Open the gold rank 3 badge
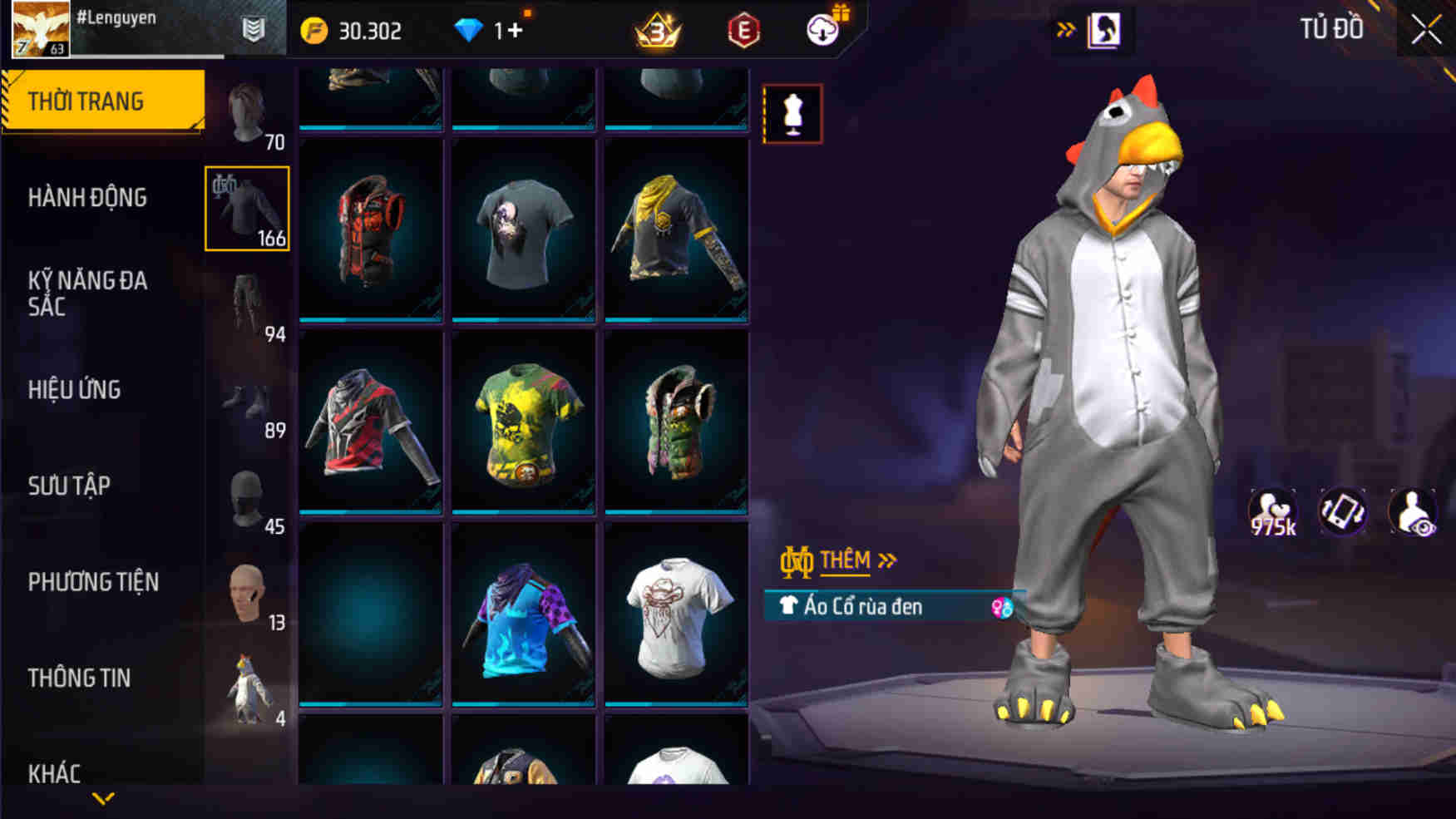The height and width of the screenshot is (819, 1456). (x=656, y=29)
